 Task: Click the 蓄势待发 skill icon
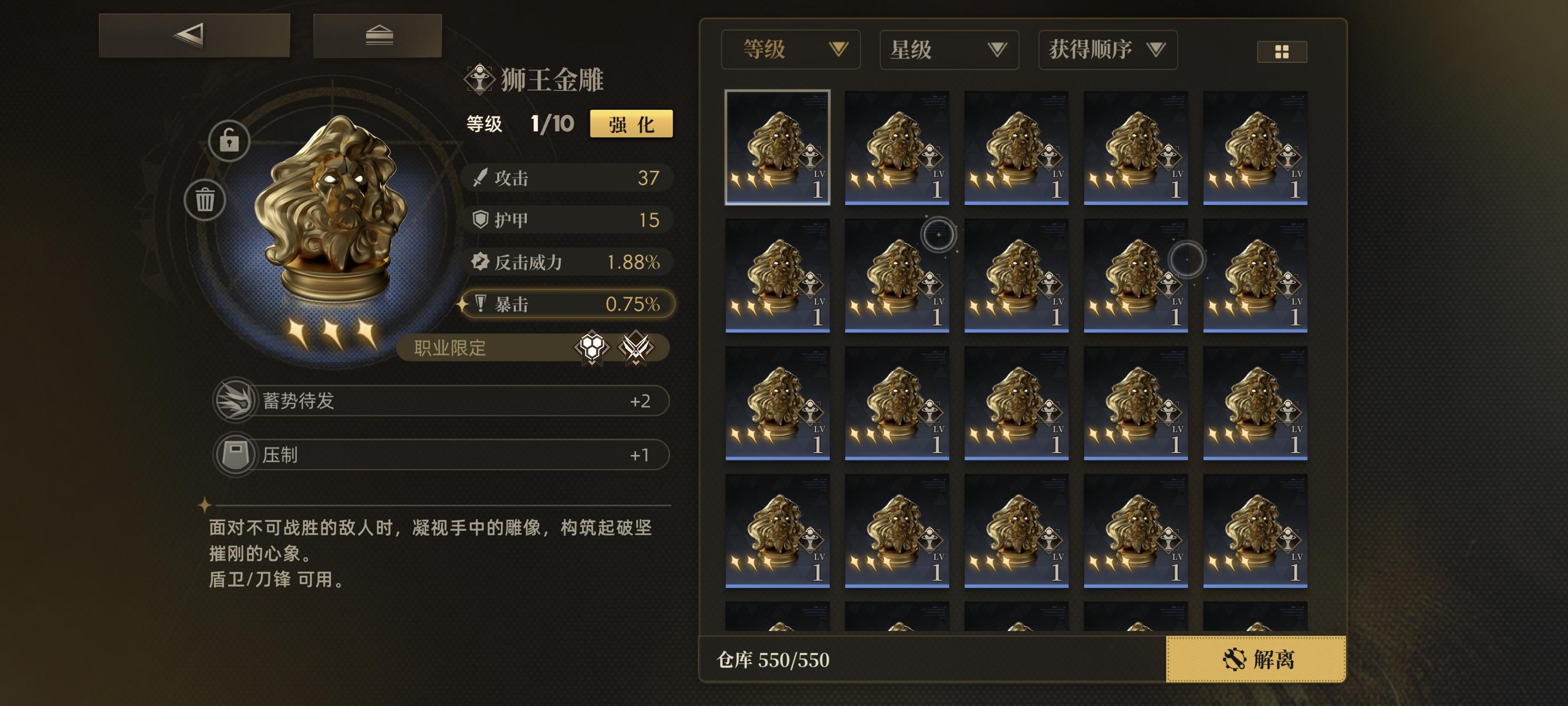[237, 400]
